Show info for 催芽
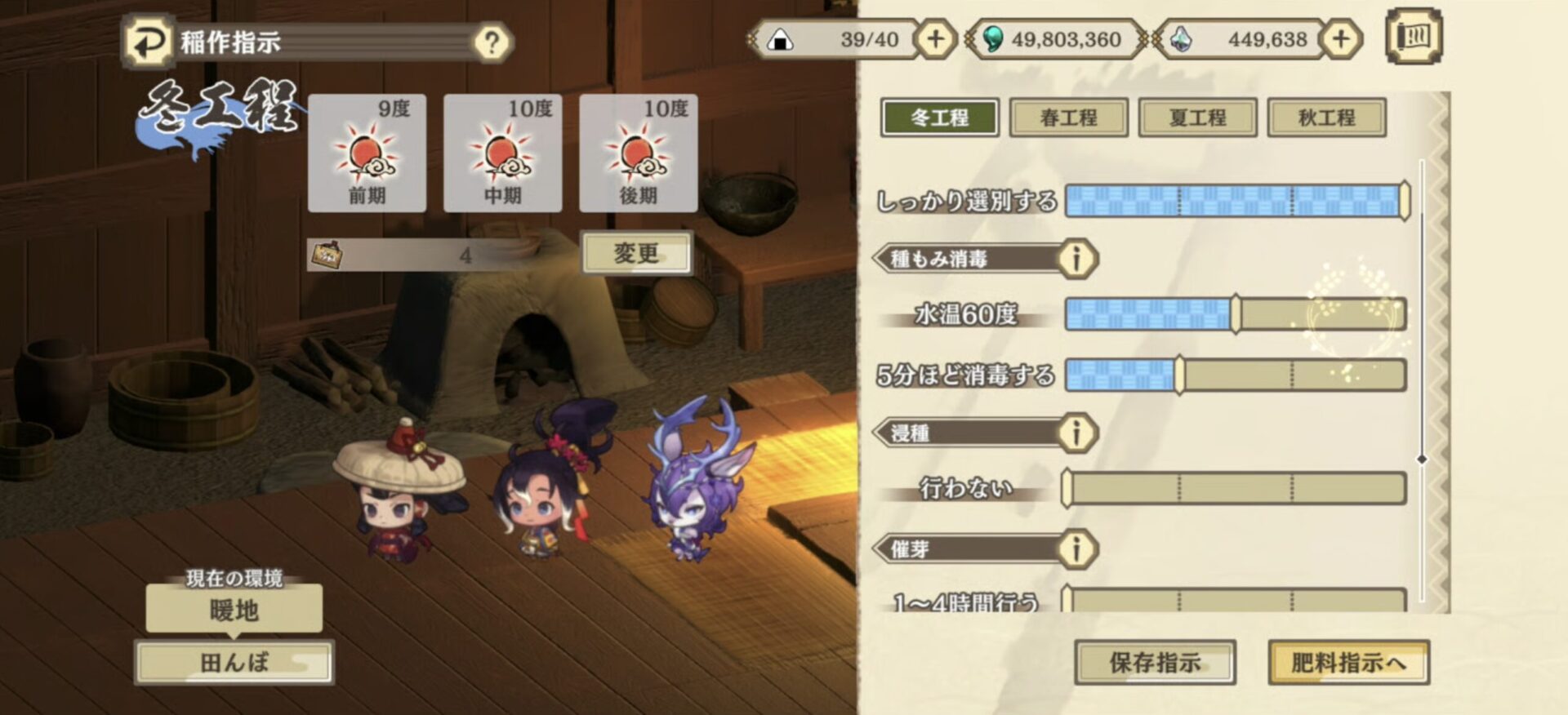The image size is (1568, 715). (1076, 548)
